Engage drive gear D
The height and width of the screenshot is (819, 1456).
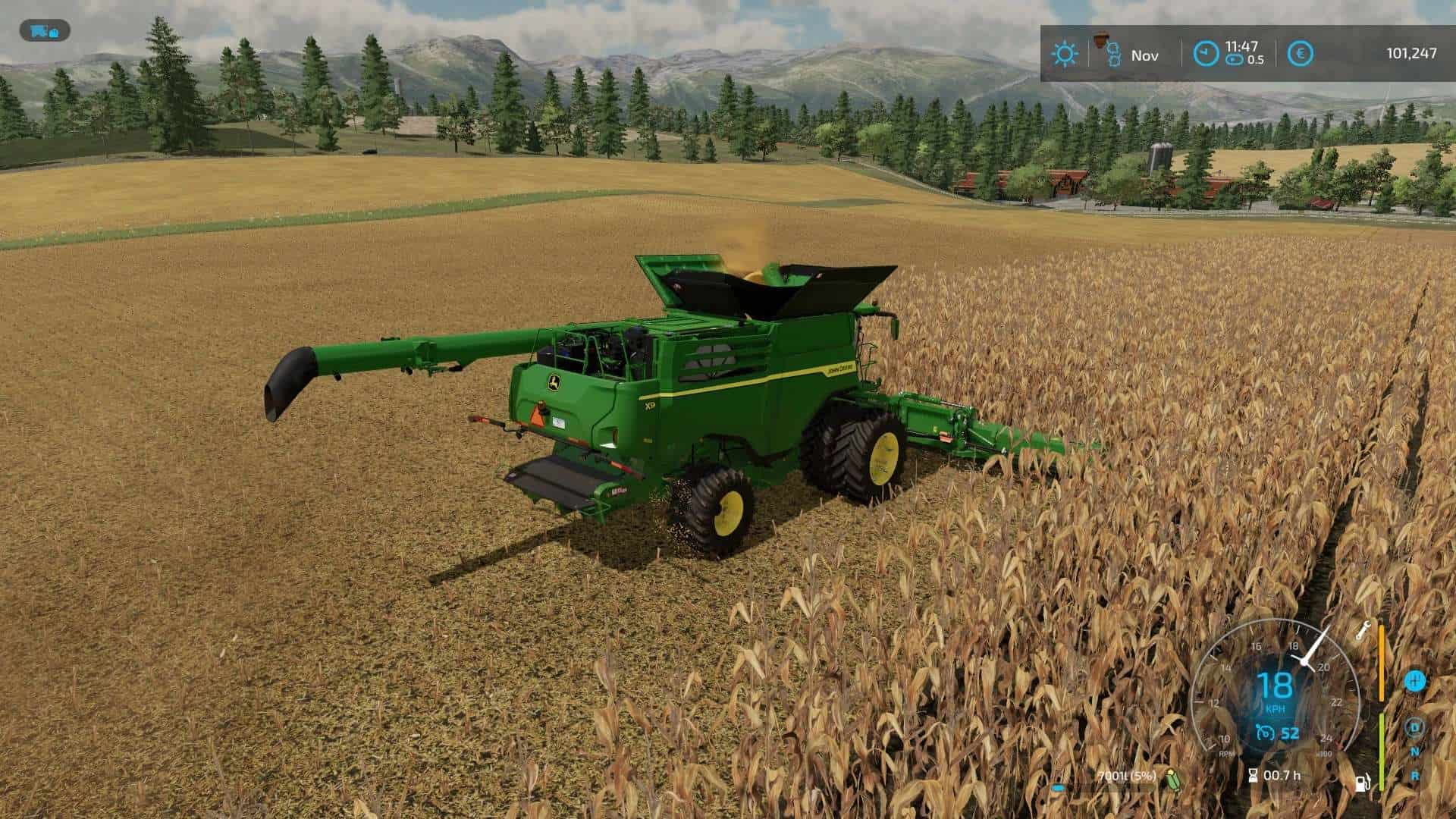[1415, 728]
